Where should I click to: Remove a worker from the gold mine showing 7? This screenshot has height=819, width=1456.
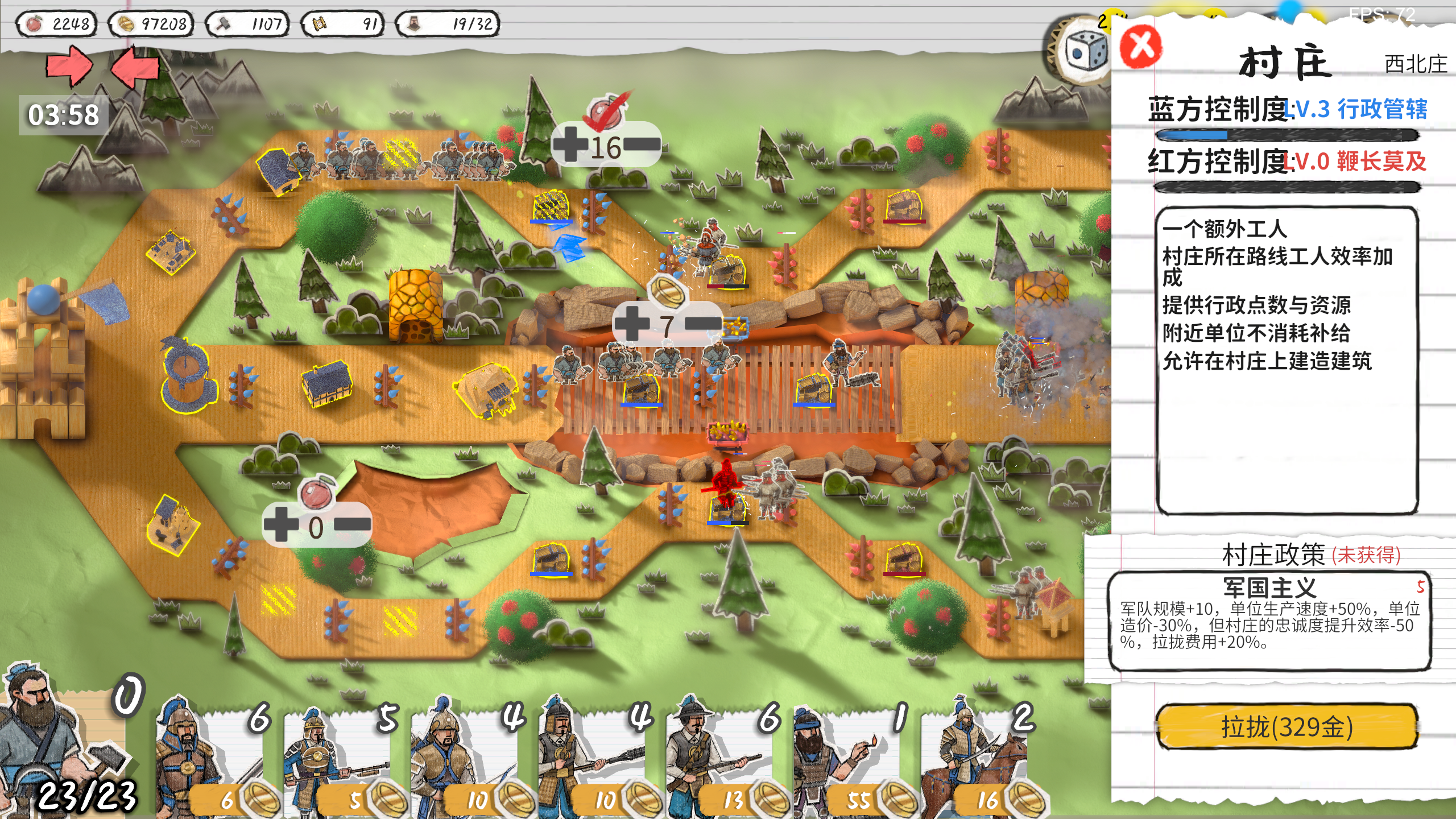[703, 323]
